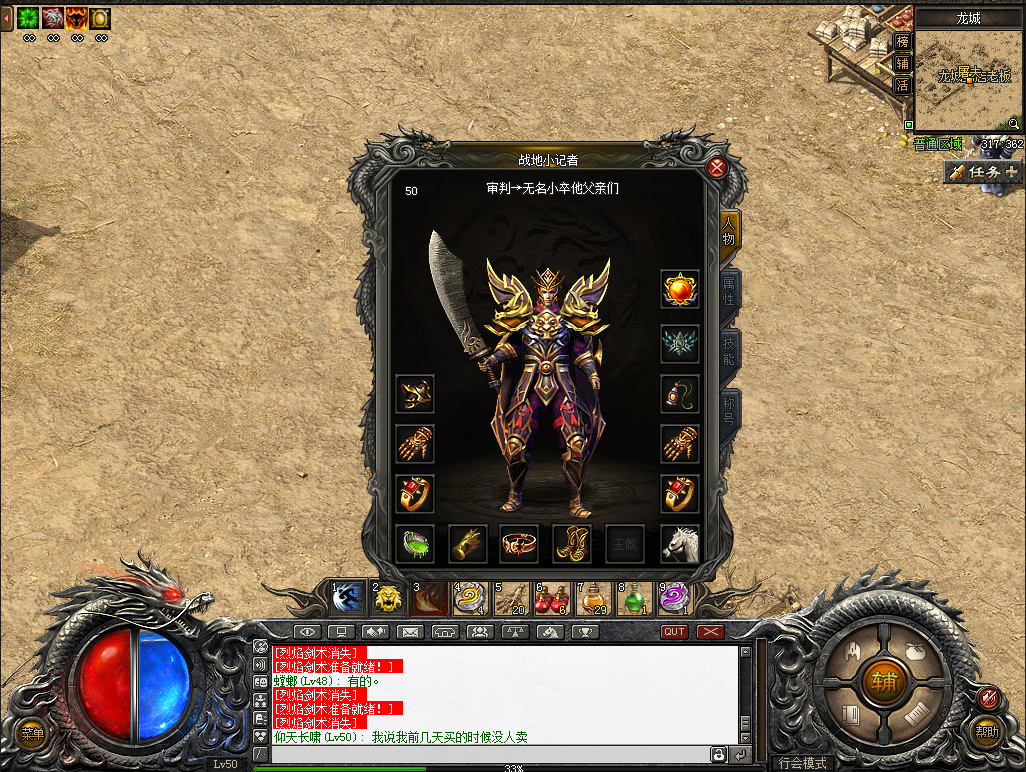Viewport: 1026px width, 772px height.
Task: Choose the green gem equipment slot
Action: [415, 543]
